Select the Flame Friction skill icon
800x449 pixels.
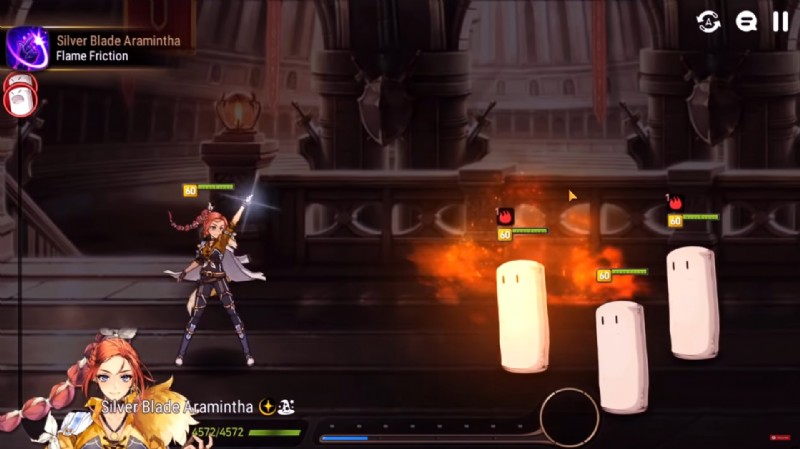click(x=27, y=47)
